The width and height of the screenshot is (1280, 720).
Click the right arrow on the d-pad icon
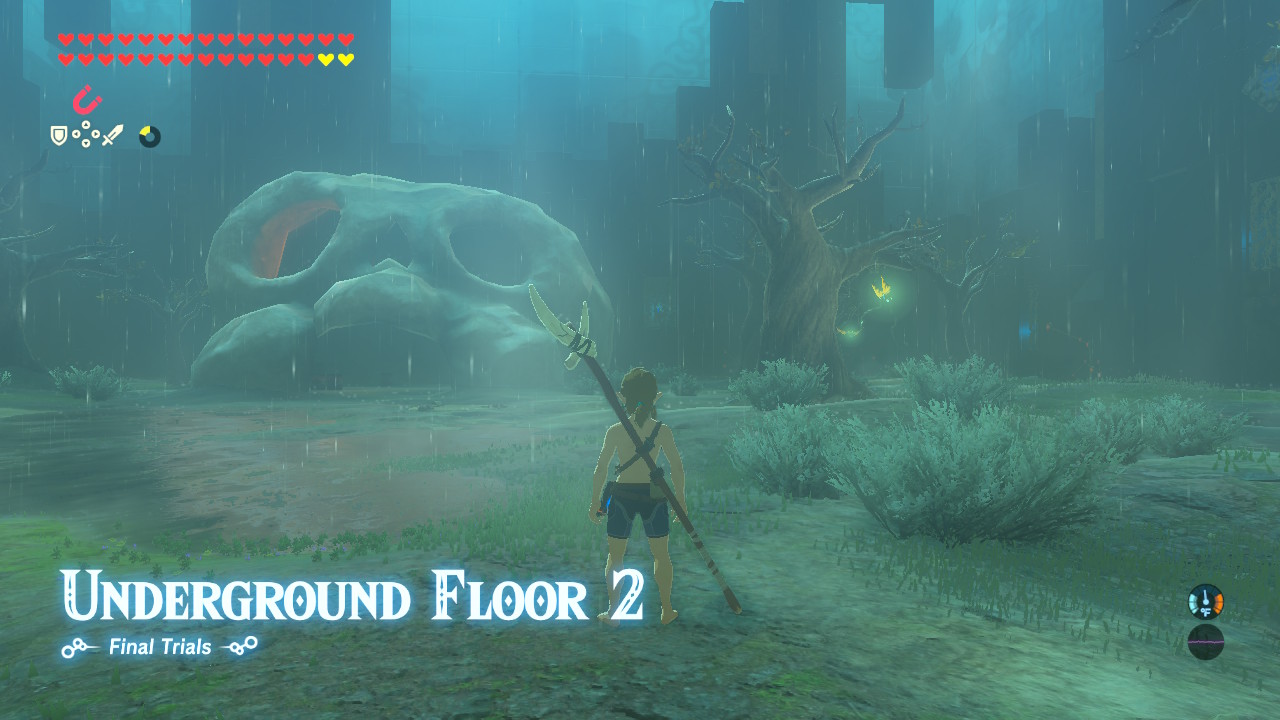[96, 134]
